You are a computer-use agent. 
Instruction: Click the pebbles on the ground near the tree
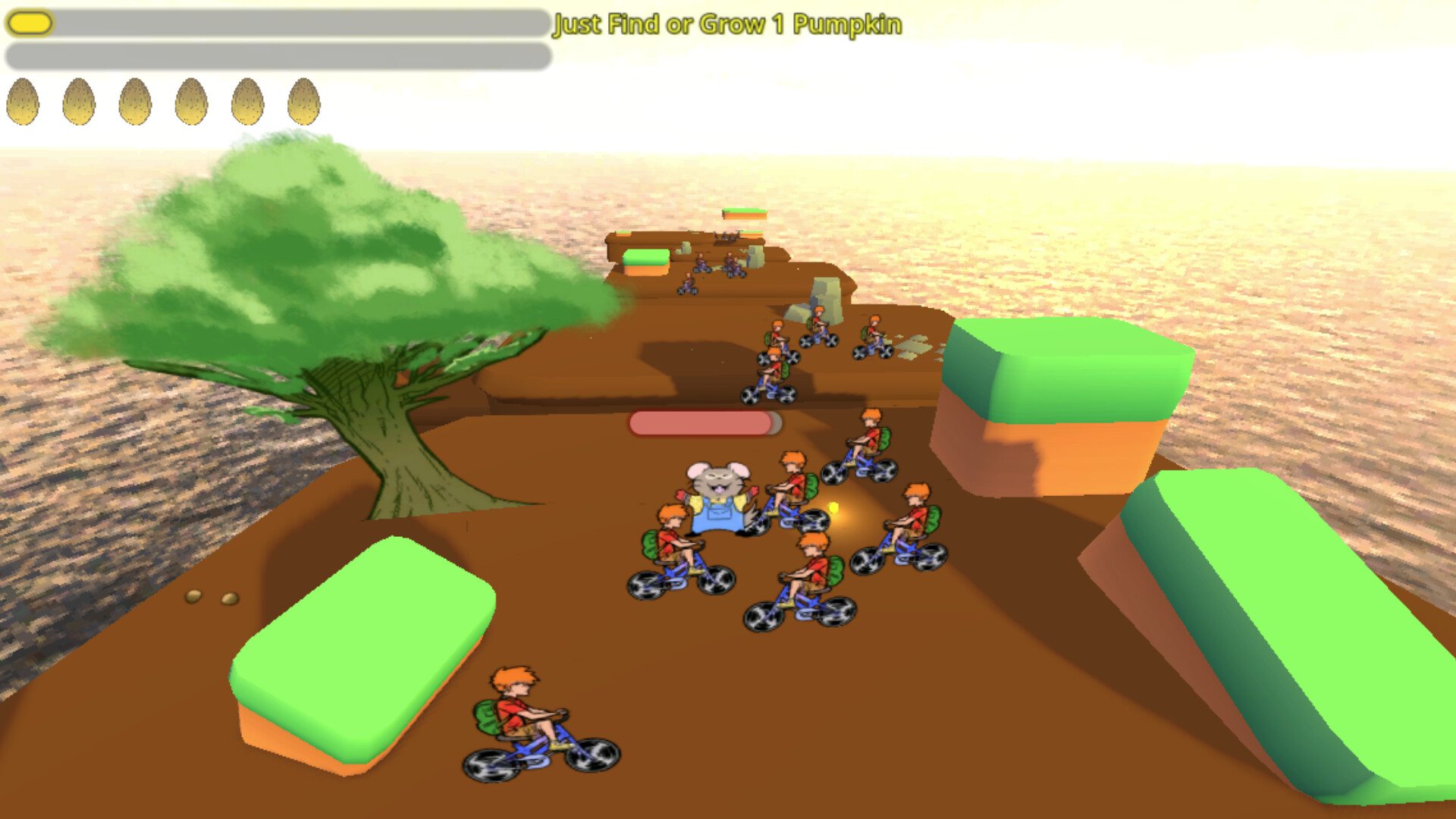tap(212, 599)
